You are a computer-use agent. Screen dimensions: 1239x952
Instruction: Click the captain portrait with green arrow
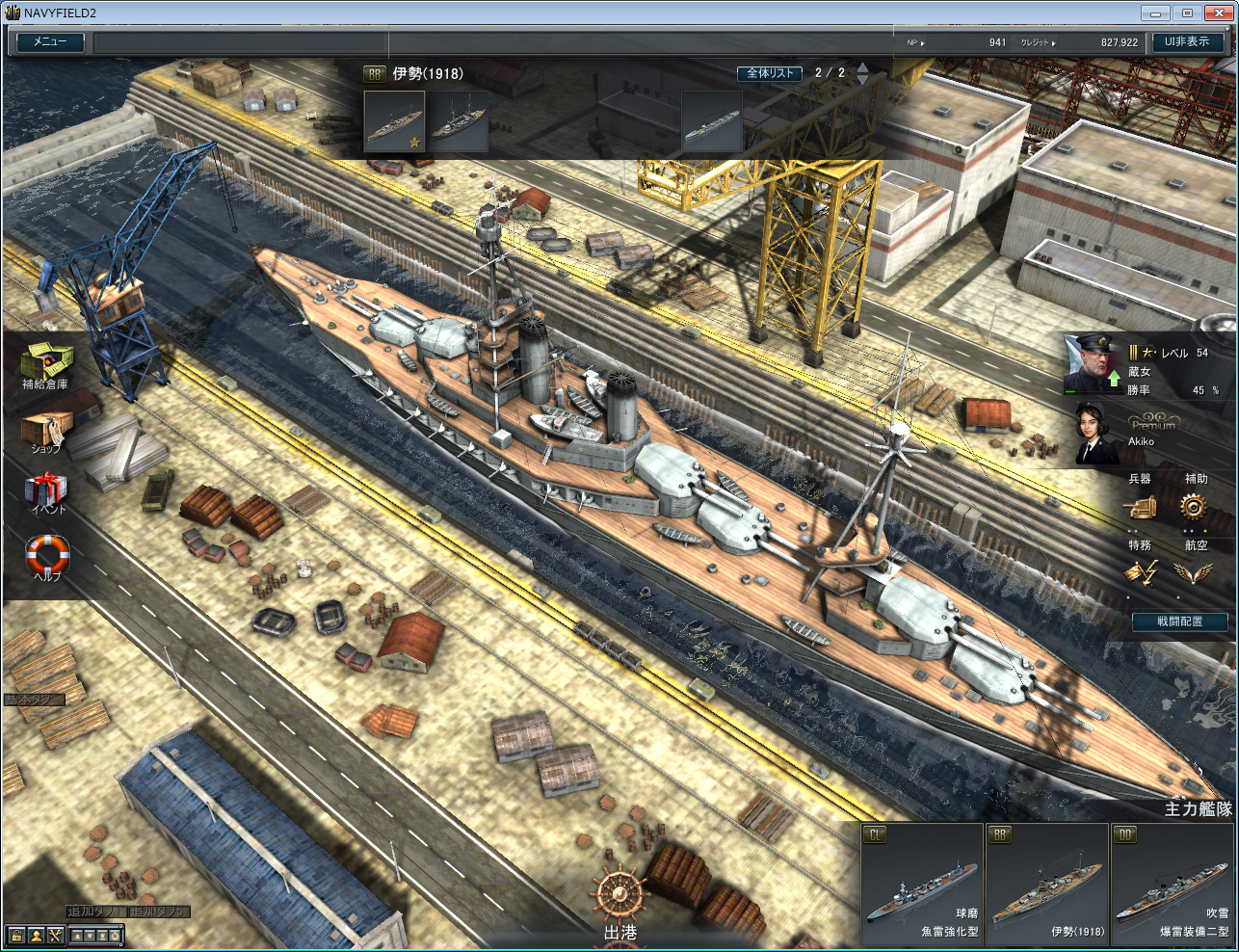(x=1094, y=364)
